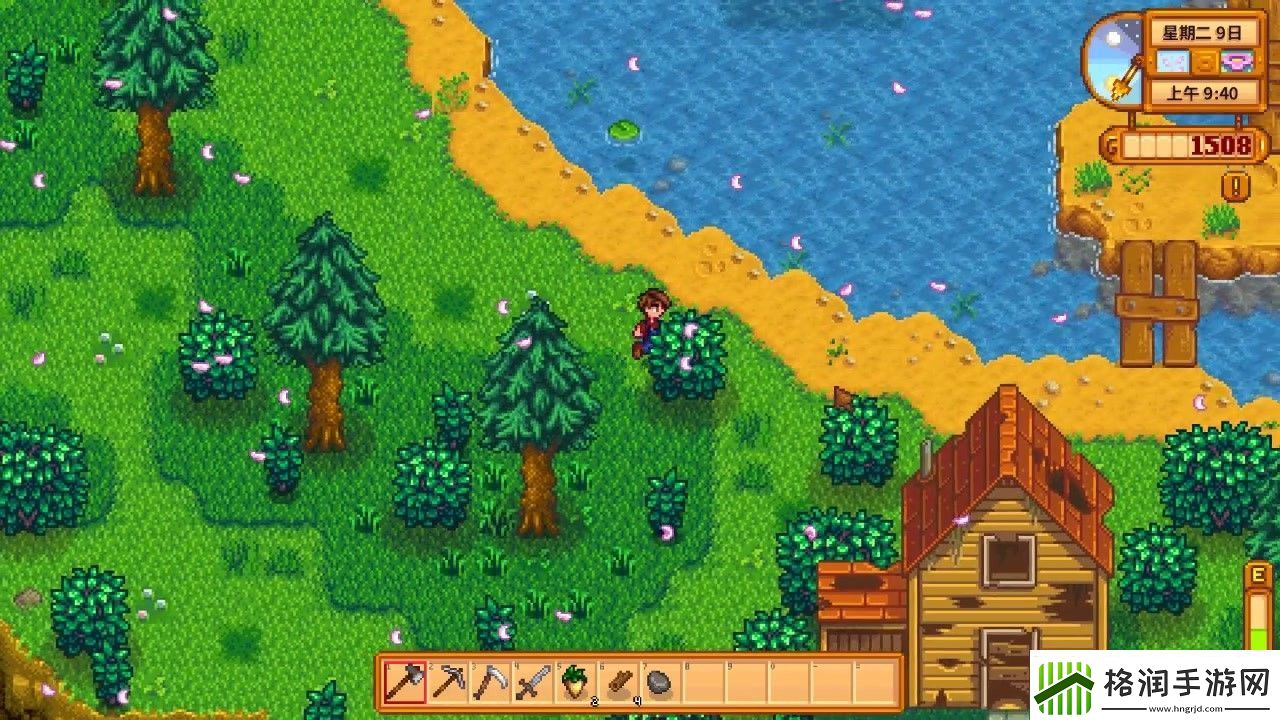Viewport: 1280px width, 720px height.
Task: Click the weather icon in date panel
Action: pyautogui.click(x=1171, y=63)
